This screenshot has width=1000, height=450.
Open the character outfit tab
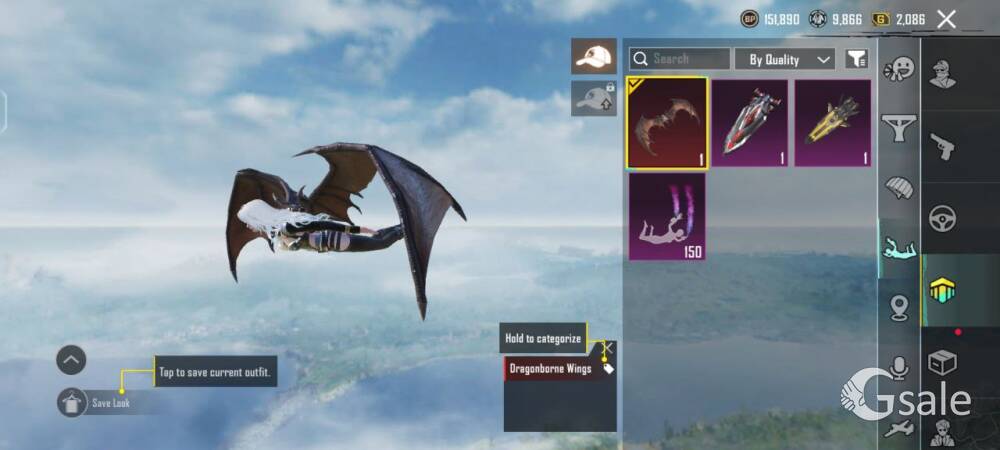[x=942, y=75]
